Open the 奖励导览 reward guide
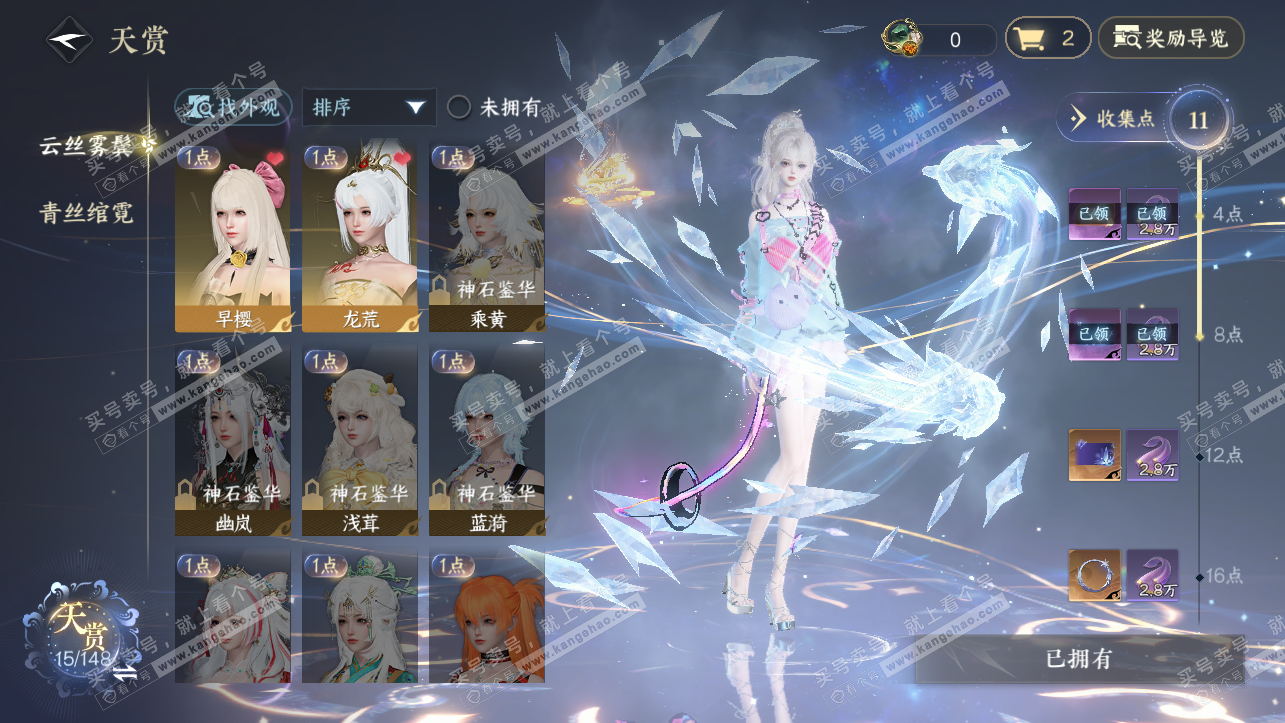Screen dimensions: 1285x723 [x=1171, y=39]
